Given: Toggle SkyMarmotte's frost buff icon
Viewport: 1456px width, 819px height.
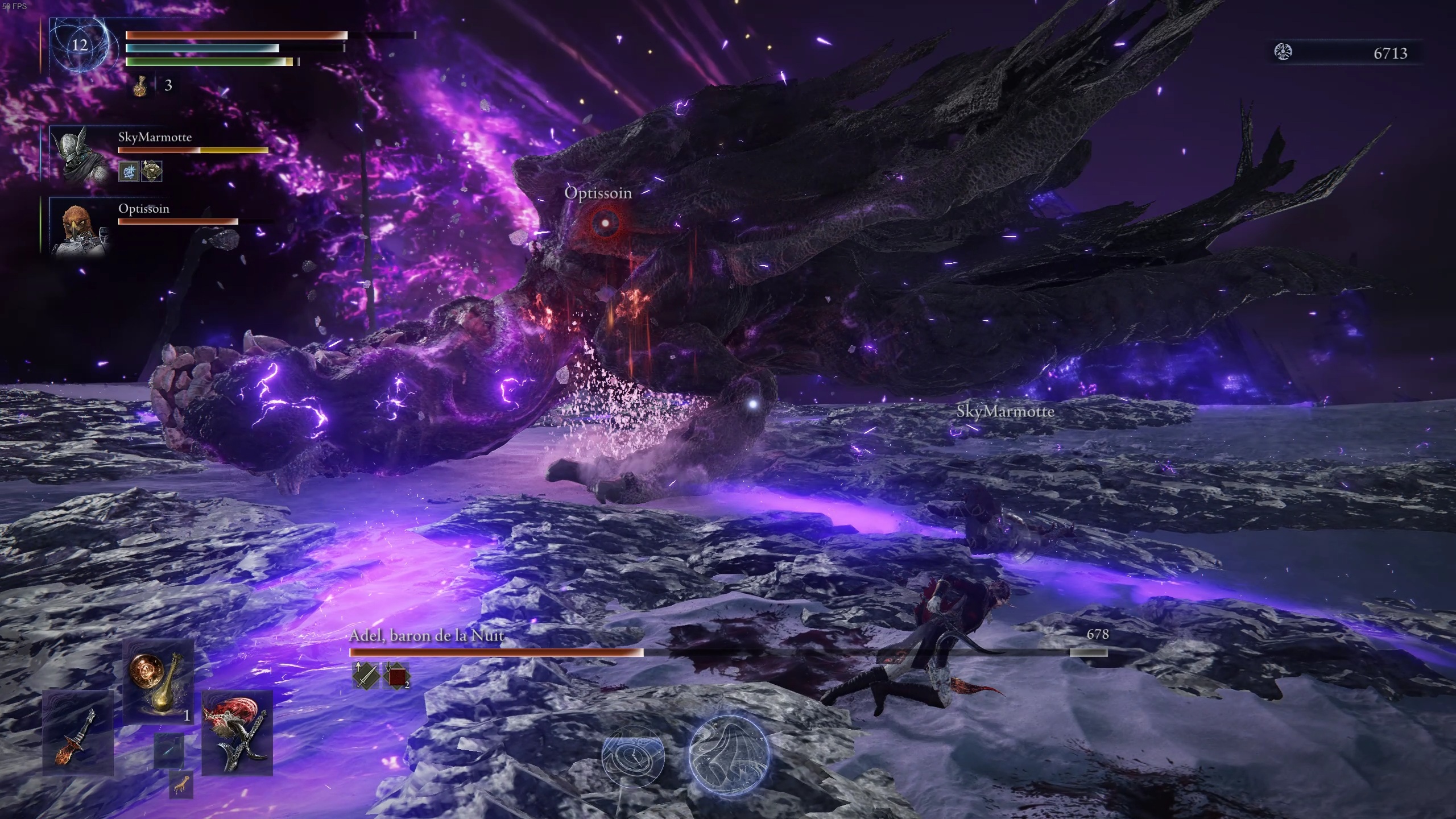Looking at the screenshot, I should 128,171.
